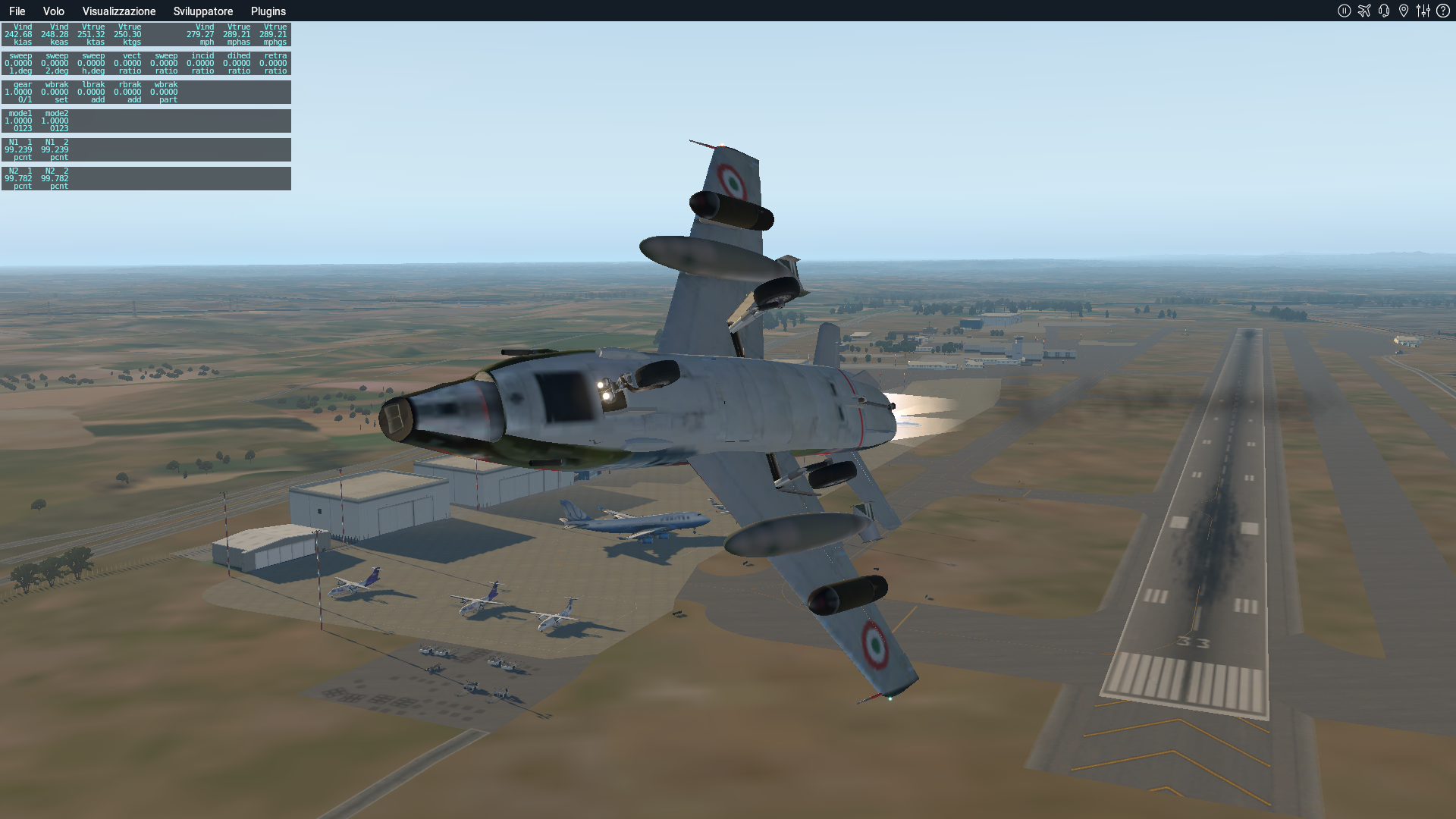Open the File menu
Viewport: 1456px width, 819px height.
pyautogui.click(x=17, y=11)
